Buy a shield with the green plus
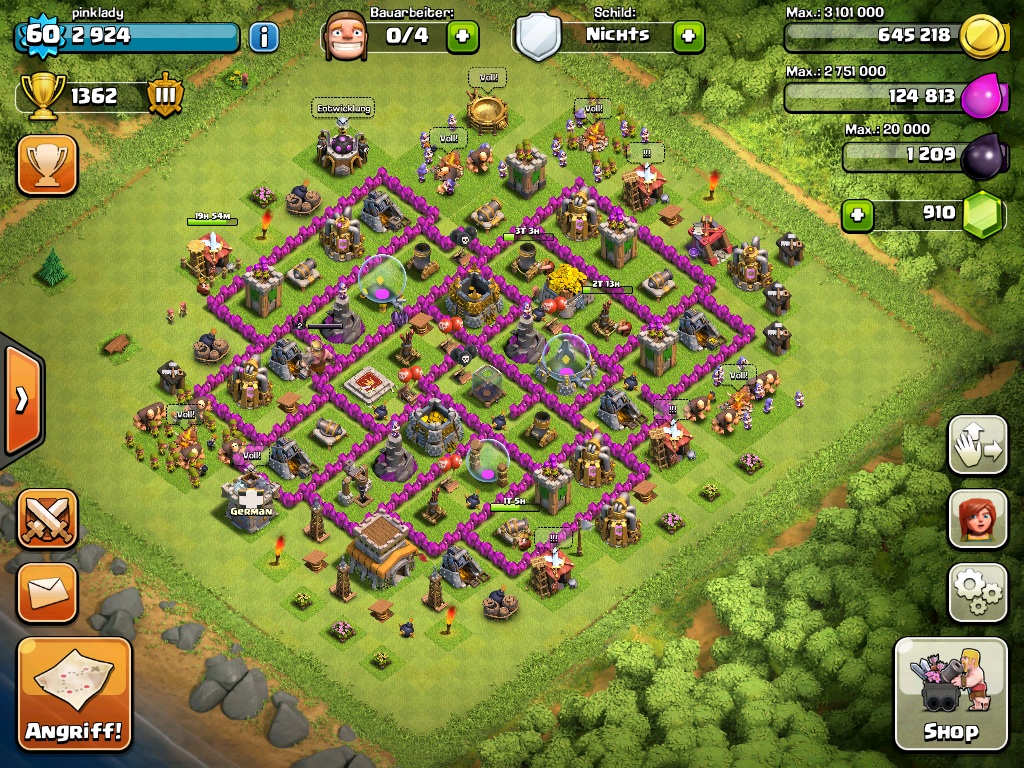The image size is (1024, 768). click(688, 37)
